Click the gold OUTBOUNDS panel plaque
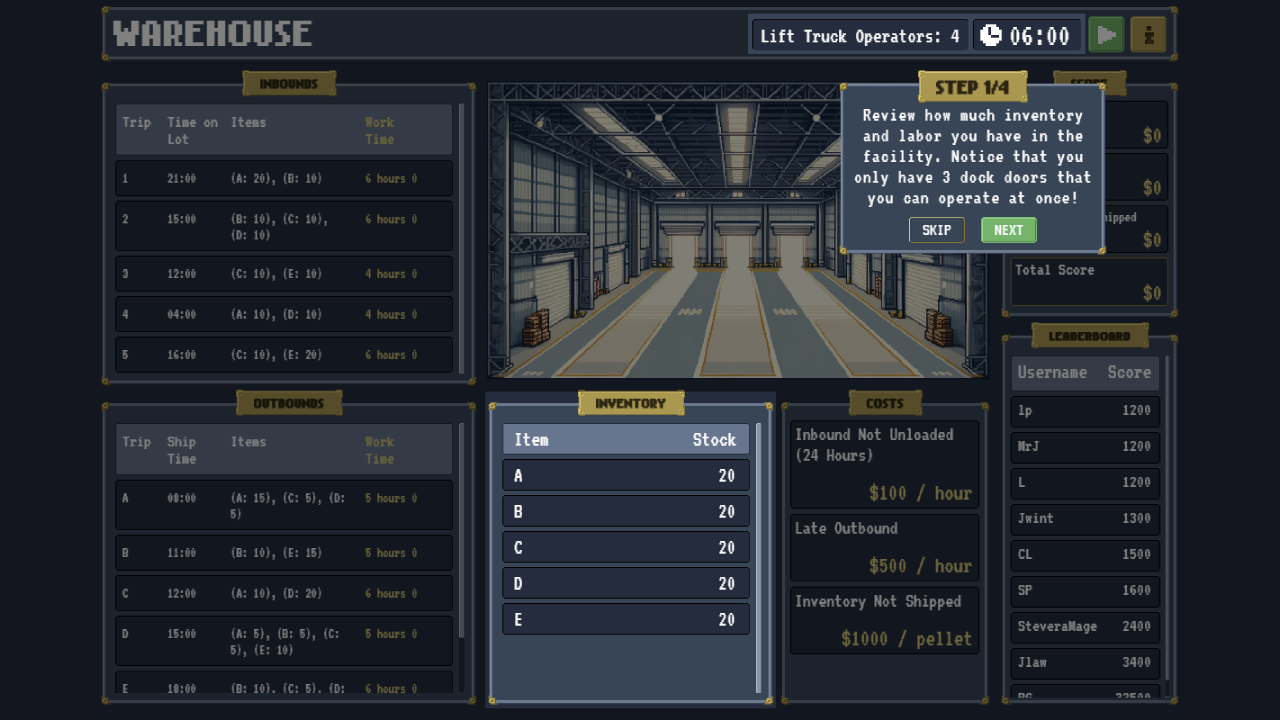Screen dimensions: 1280x720 [289, 402]
